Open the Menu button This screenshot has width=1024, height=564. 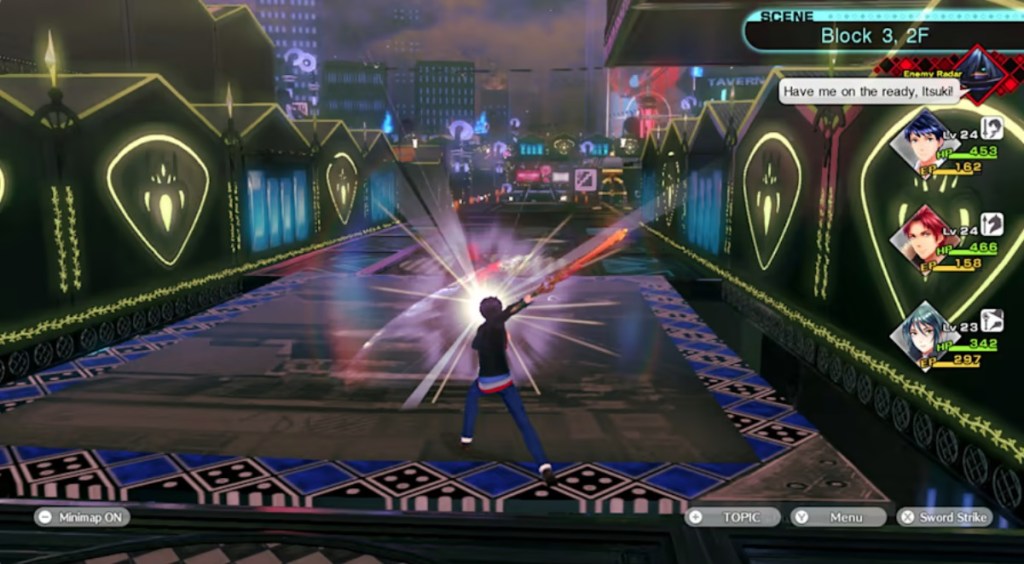[x=838, y=517]
